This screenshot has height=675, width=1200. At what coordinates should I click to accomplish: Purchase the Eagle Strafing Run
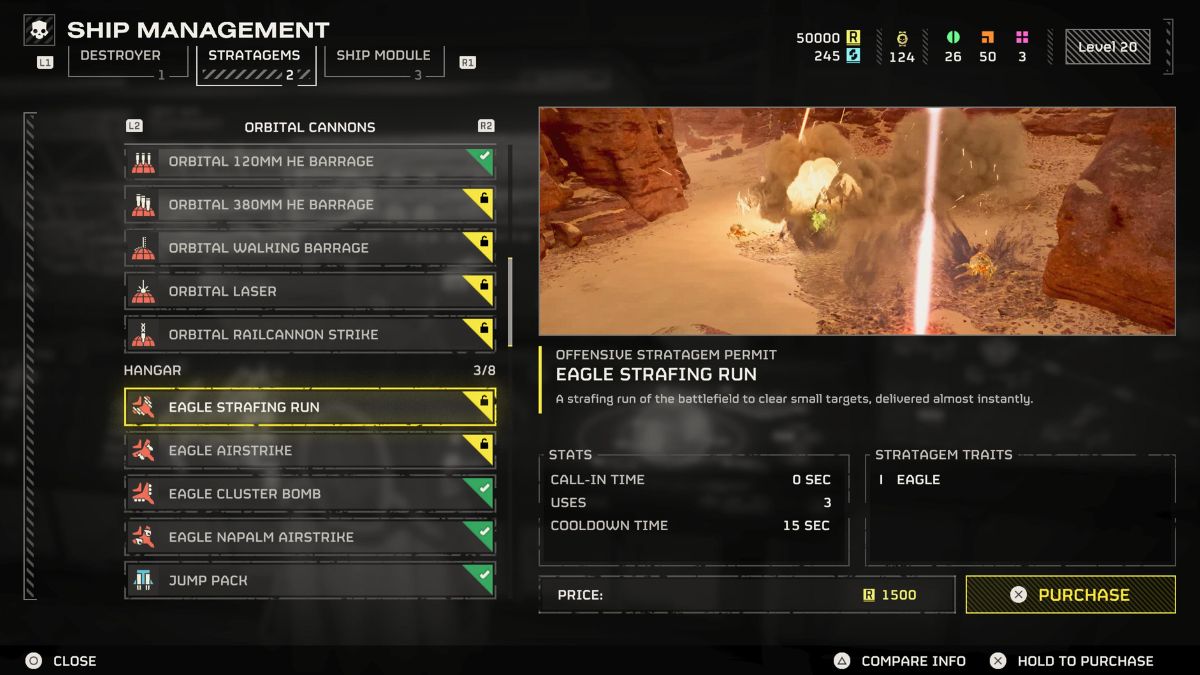[1070, 595]
